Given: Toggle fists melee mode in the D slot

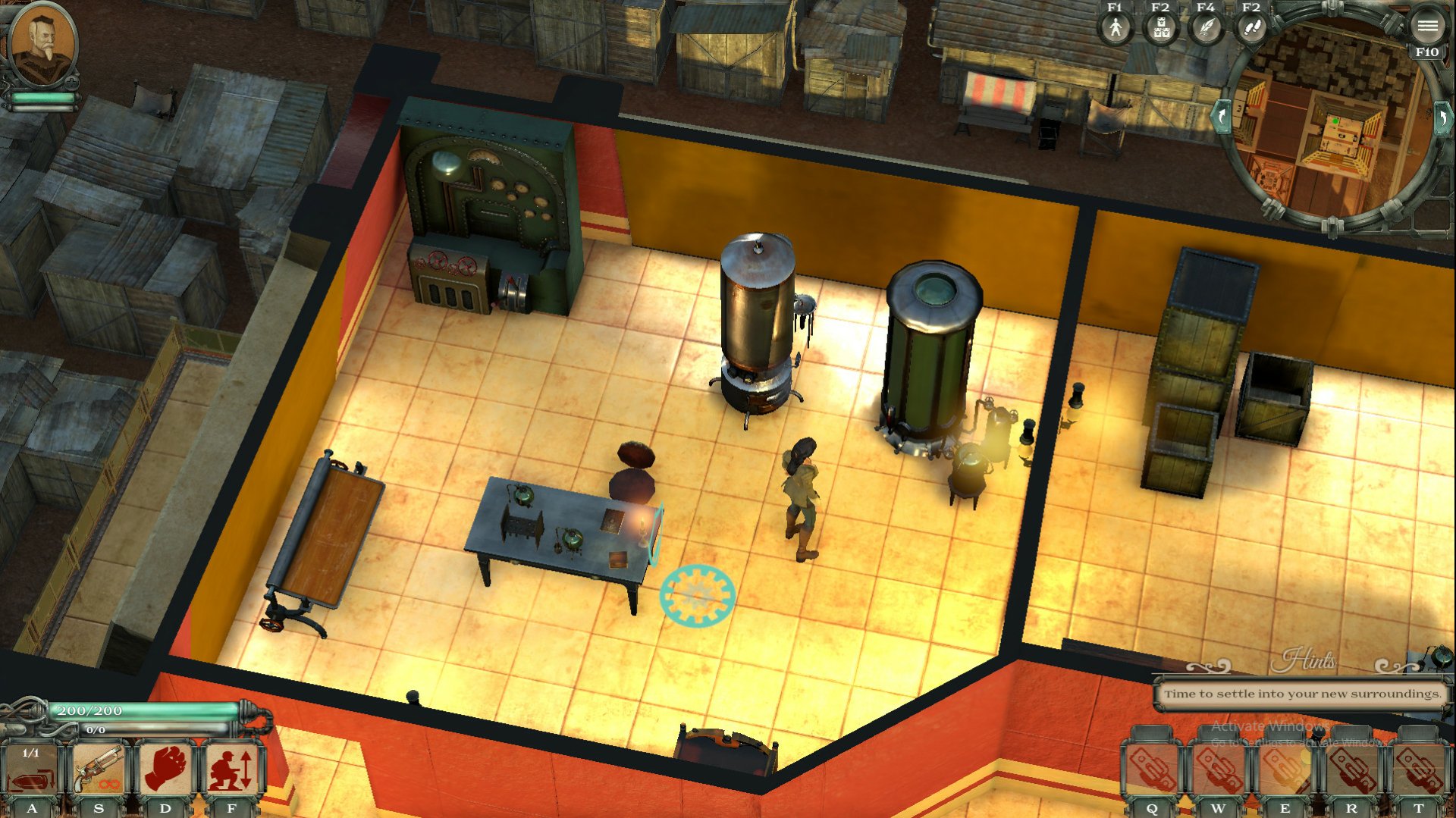Looking at the screenshot, I should click(165, 766).
